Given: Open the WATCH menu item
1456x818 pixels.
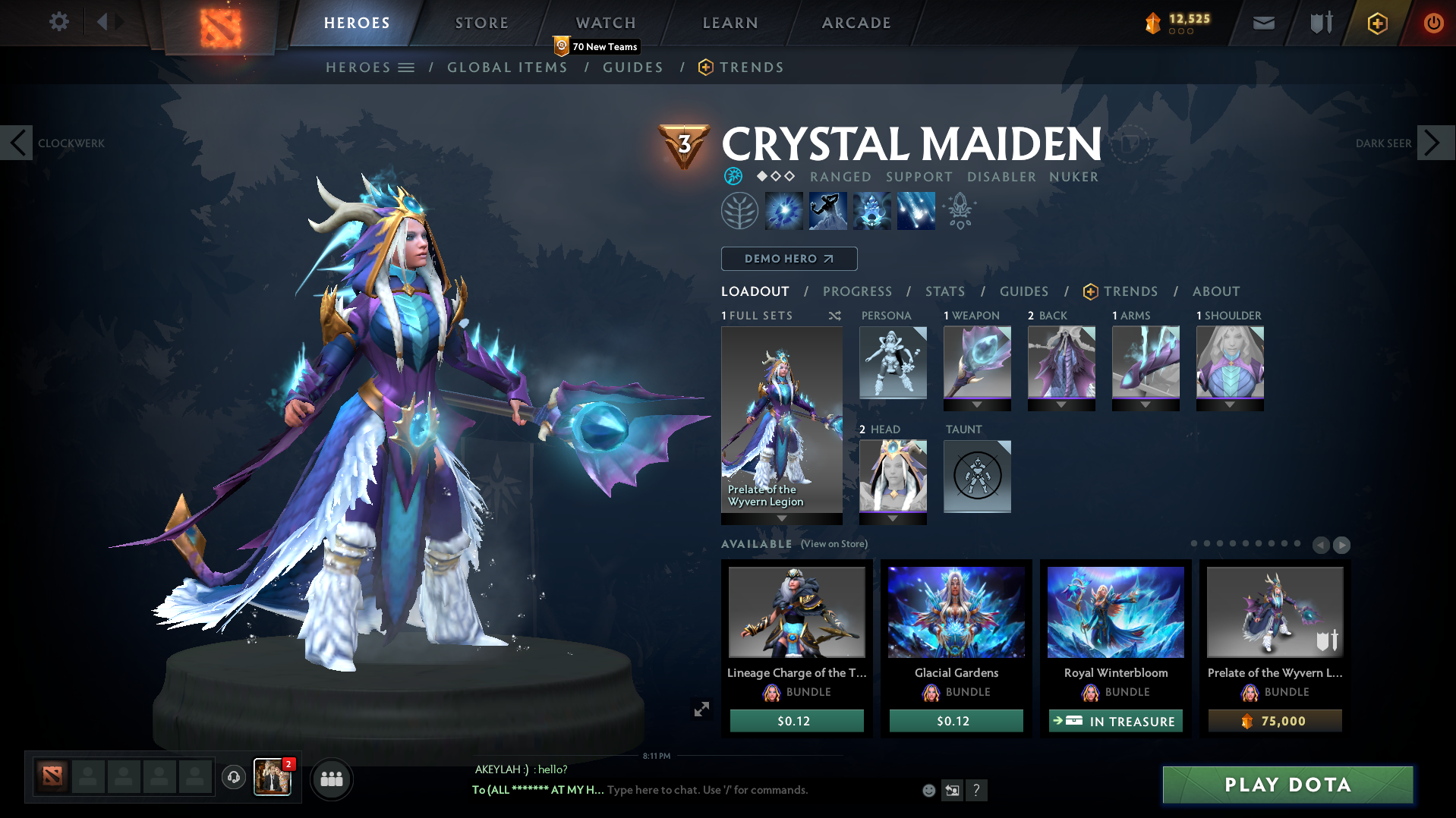Looking at the screenshot, I should (605, 23).
